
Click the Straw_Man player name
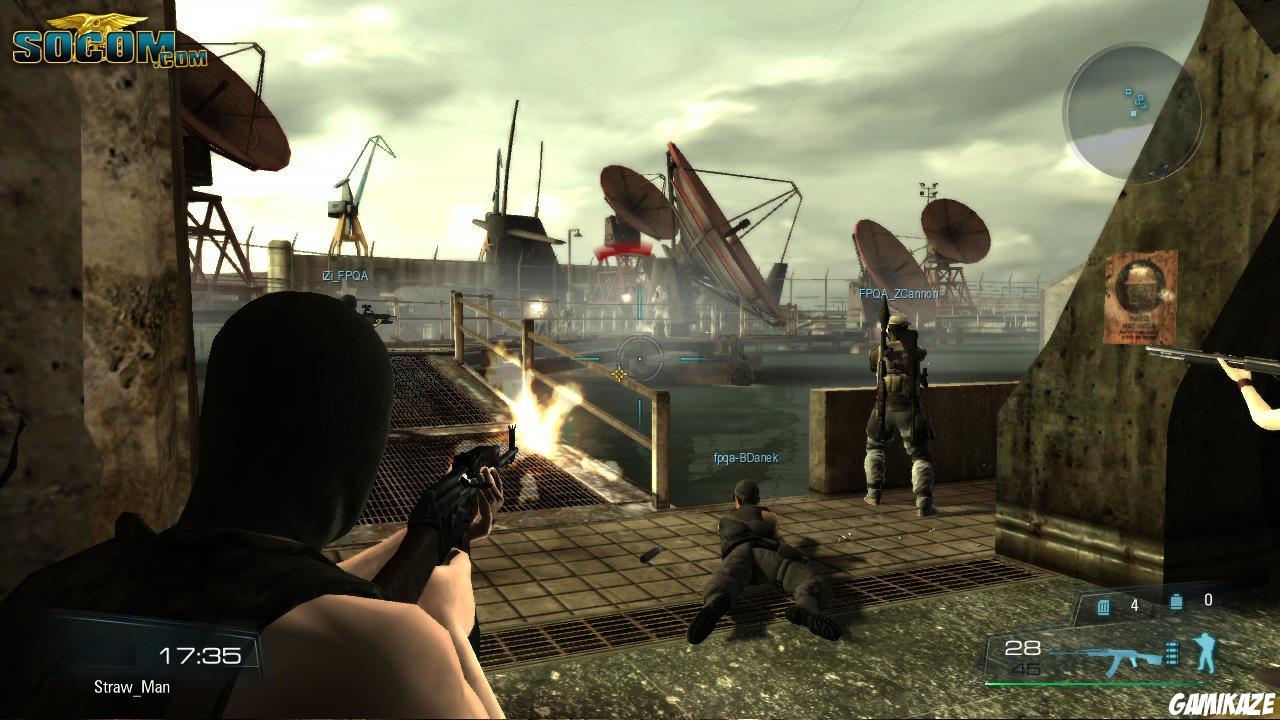[x=132, y=687]
